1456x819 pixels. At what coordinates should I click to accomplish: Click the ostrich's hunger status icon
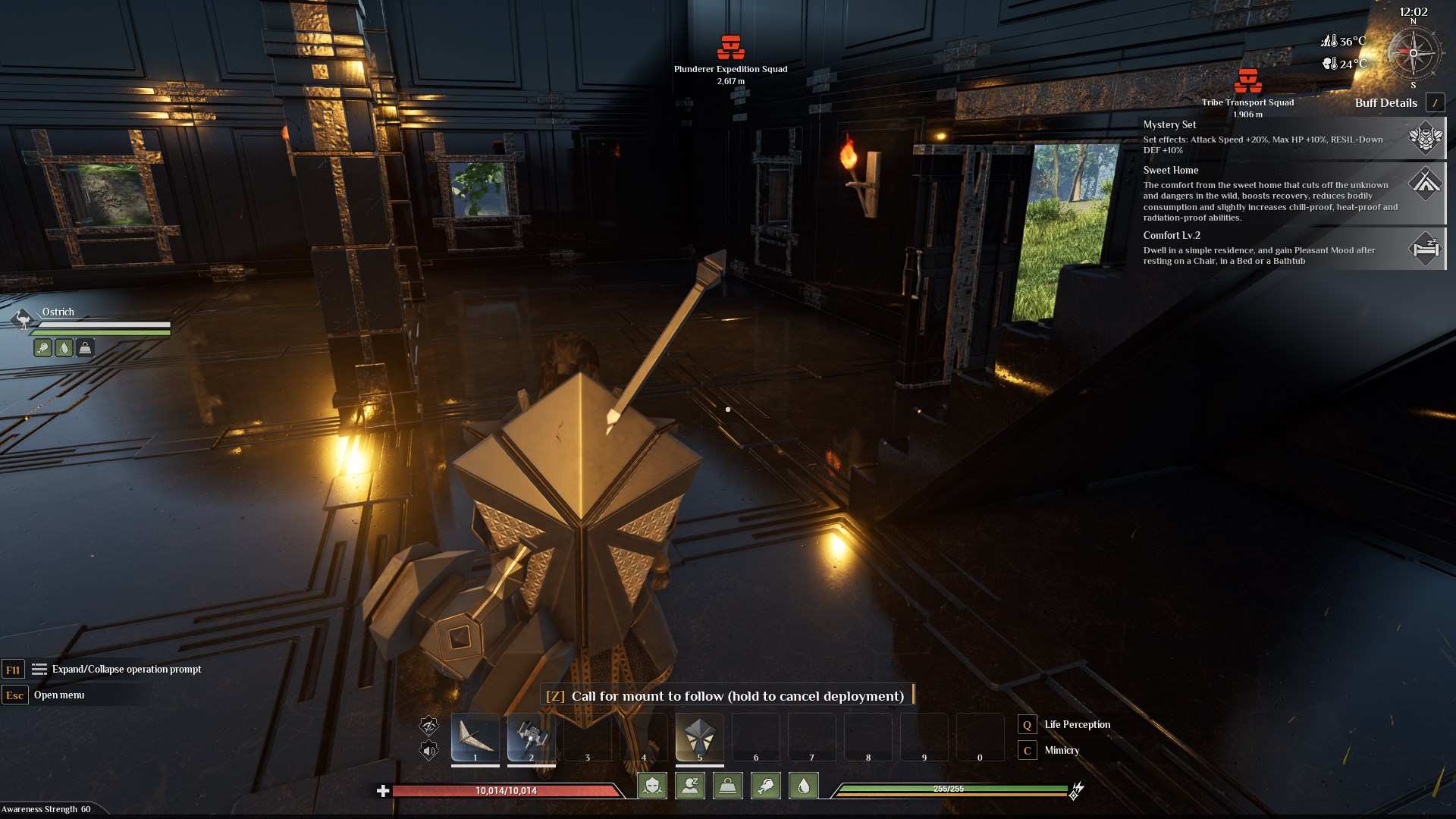tap(43, 348)
